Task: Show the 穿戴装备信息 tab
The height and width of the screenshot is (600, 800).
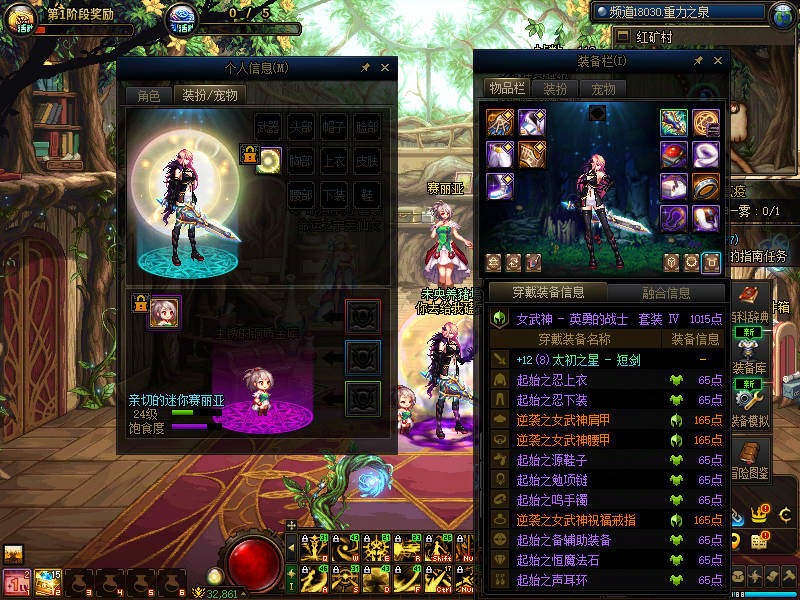Action: [x=547, y=293]
